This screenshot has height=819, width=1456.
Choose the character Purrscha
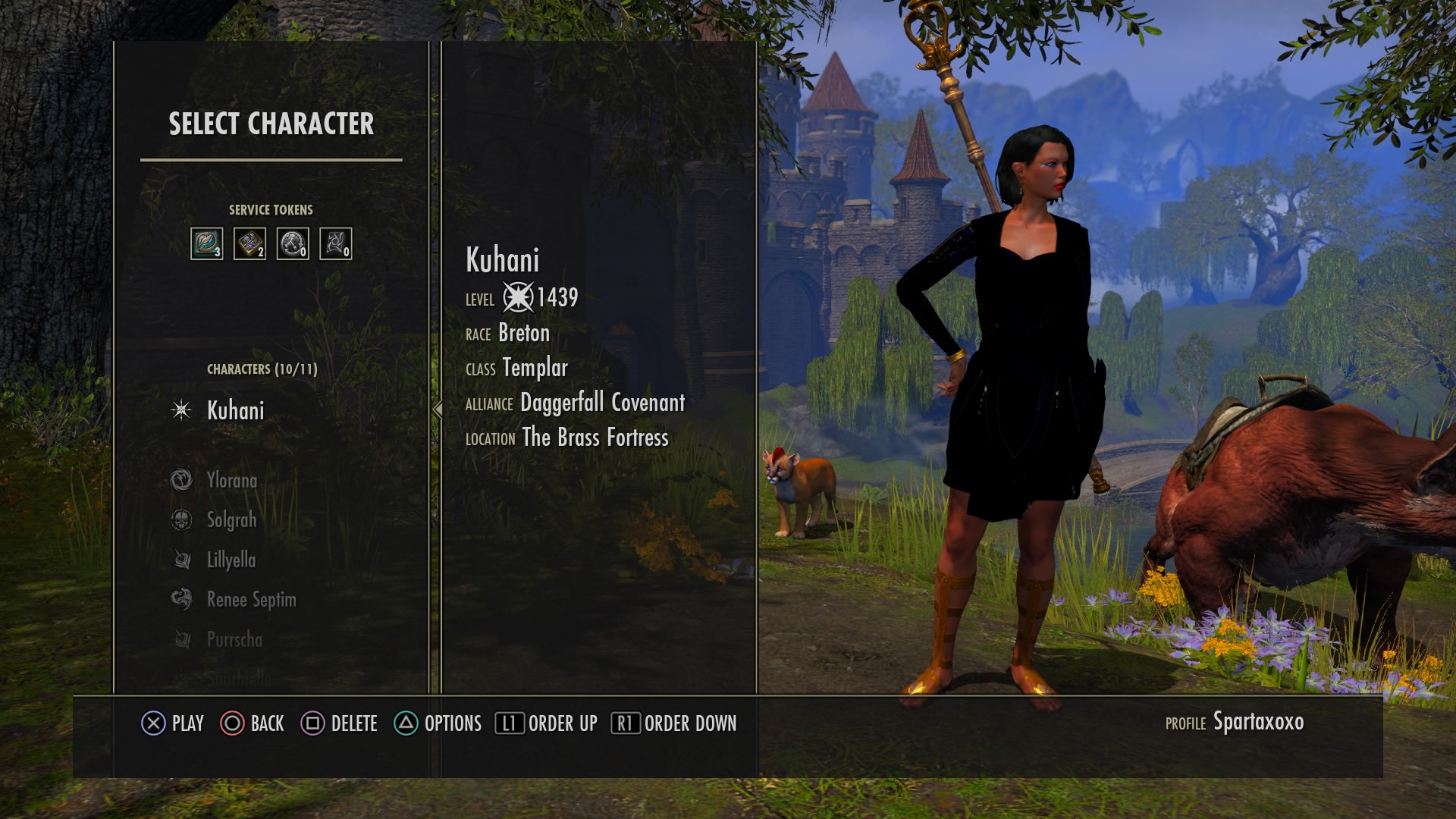[234, 639]
